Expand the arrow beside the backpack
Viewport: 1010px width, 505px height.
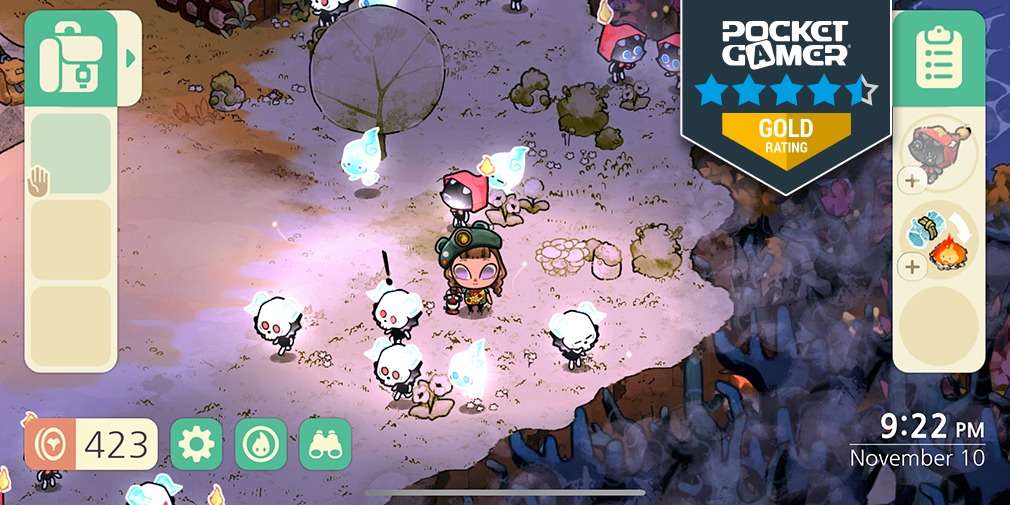[x=130, y=58]
